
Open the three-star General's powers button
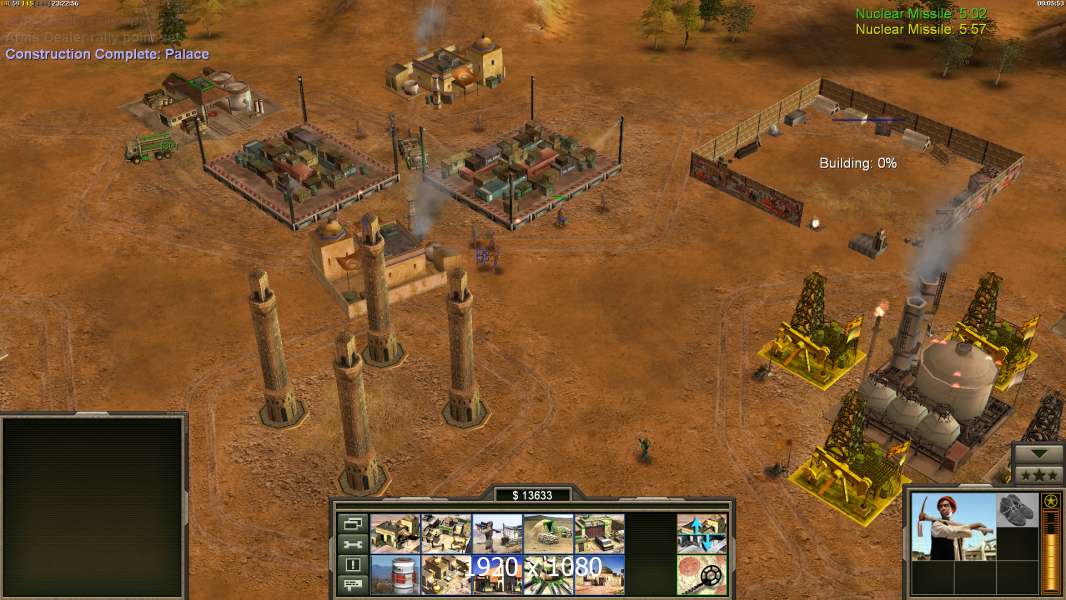1038,475
